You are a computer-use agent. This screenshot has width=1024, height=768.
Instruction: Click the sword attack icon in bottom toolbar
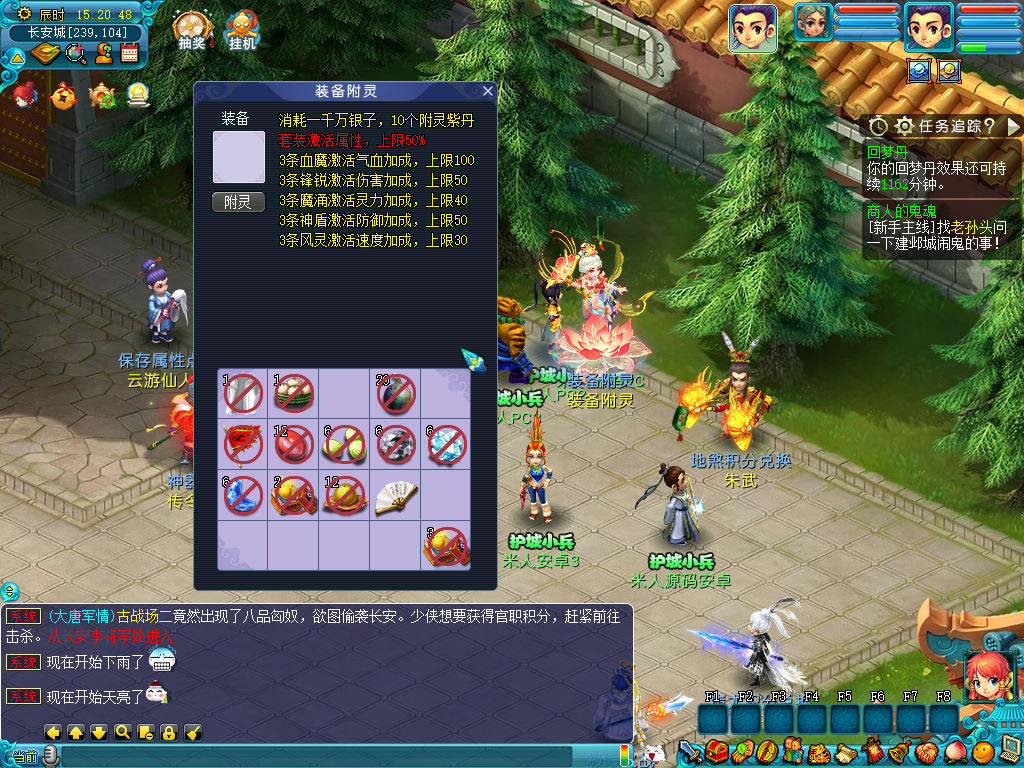(691, 751)
